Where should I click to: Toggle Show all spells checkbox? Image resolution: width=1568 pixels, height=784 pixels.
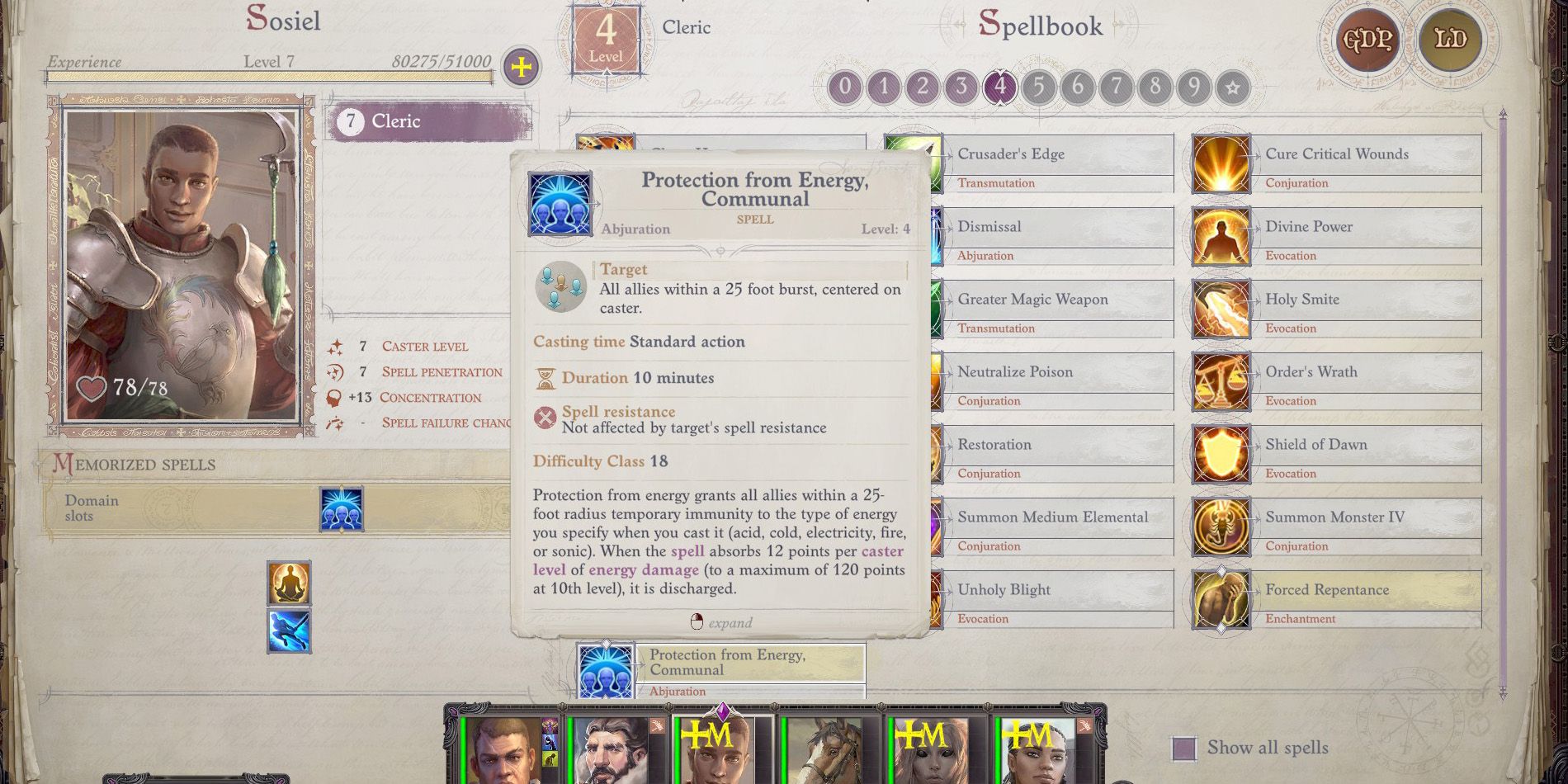(1184, 749)
